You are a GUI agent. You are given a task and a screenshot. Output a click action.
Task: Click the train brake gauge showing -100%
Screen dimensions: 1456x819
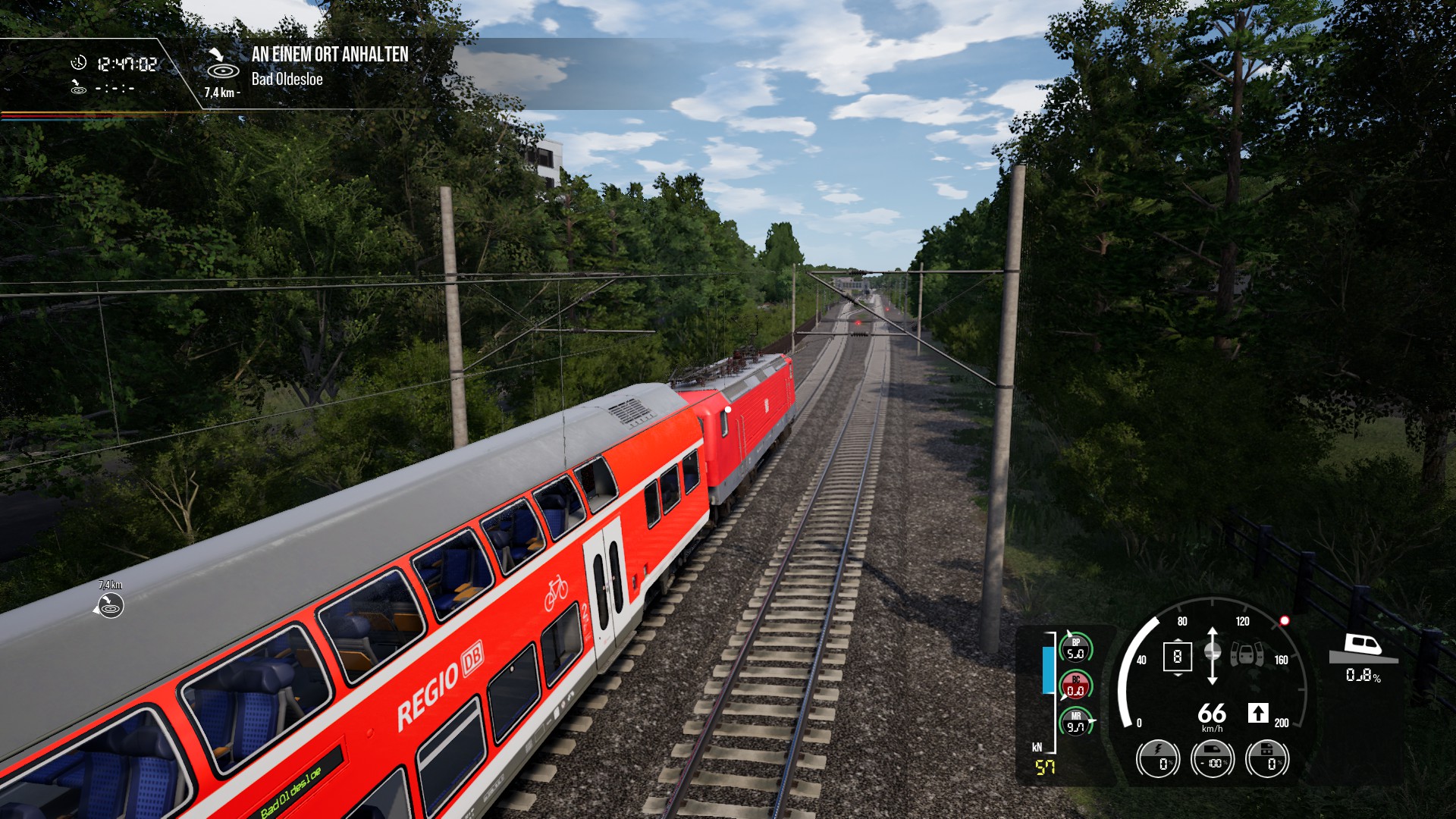coord(1213,758)
